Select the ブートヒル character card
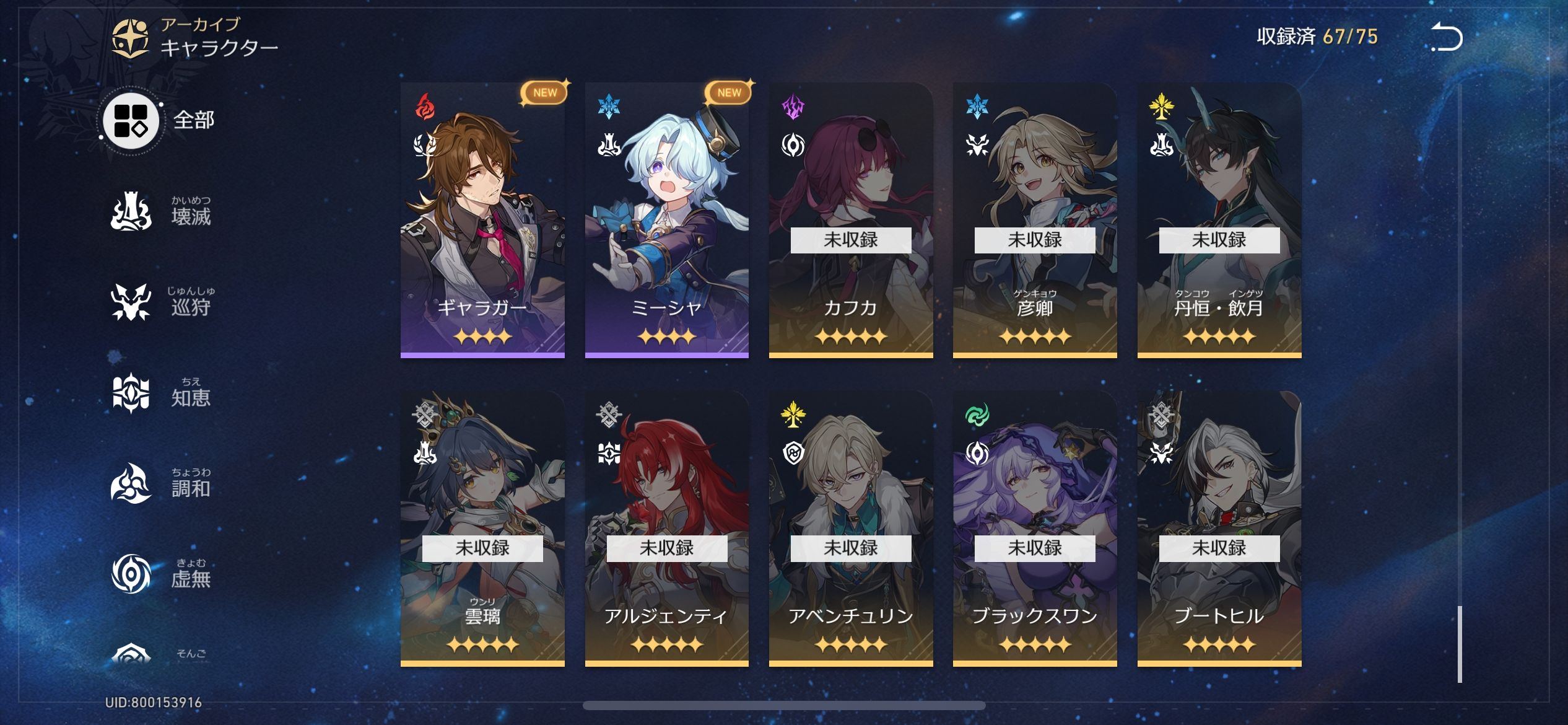 (1219, 528)
